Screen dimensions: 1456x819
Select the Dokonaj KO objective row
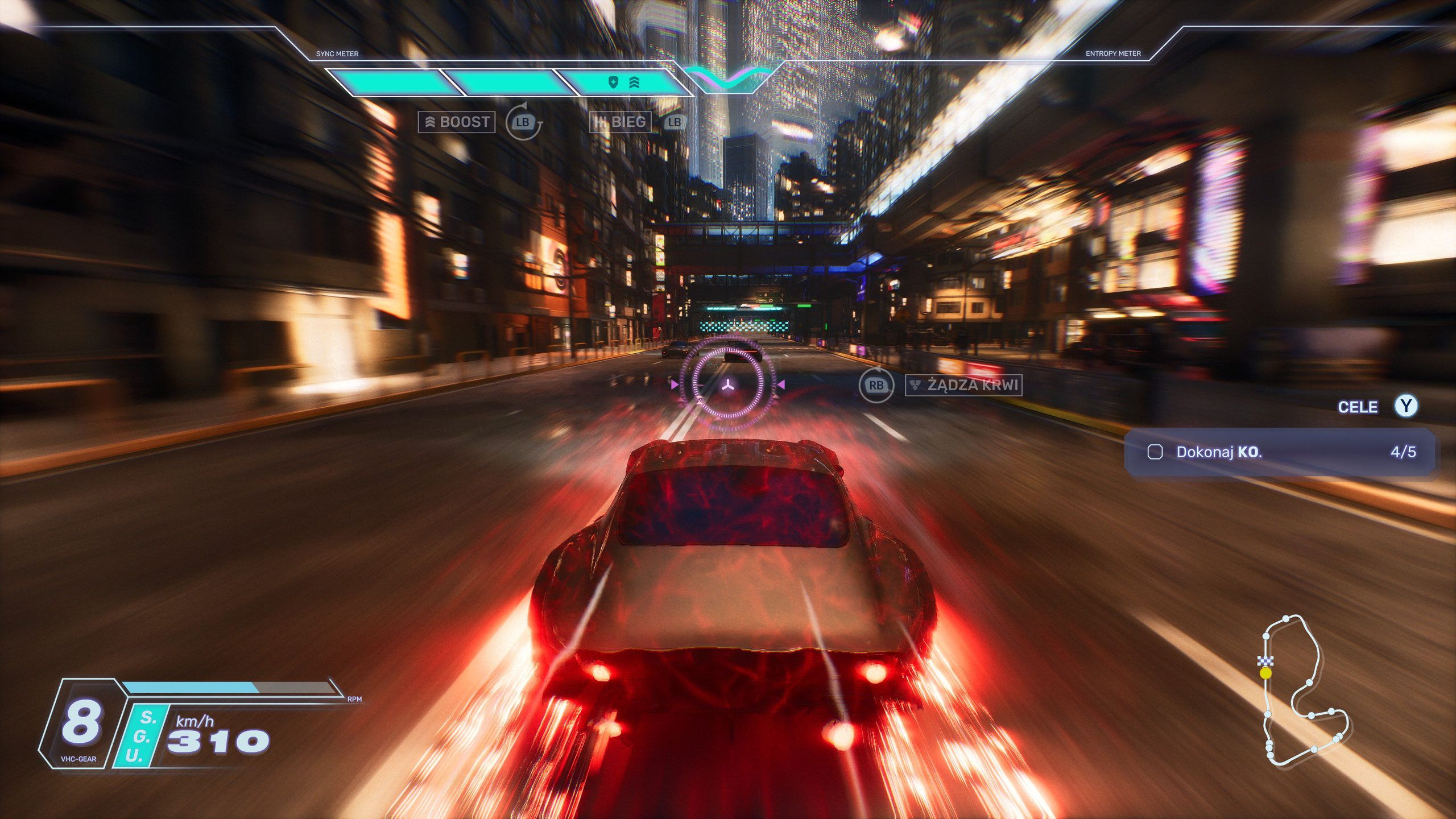[x=1279, y=452]
